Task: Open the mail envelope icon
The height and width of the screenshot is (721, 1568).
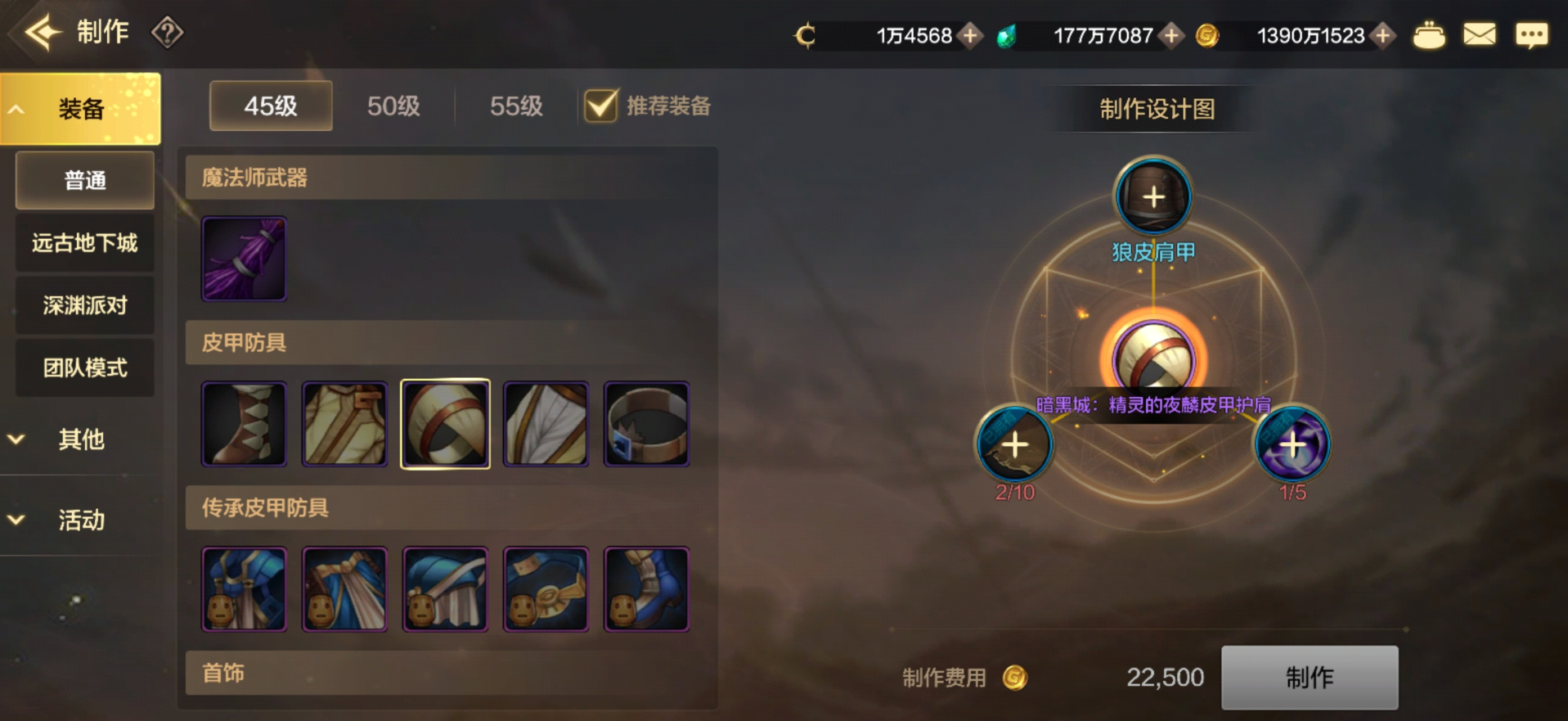Action: [x=1479, y=35]
